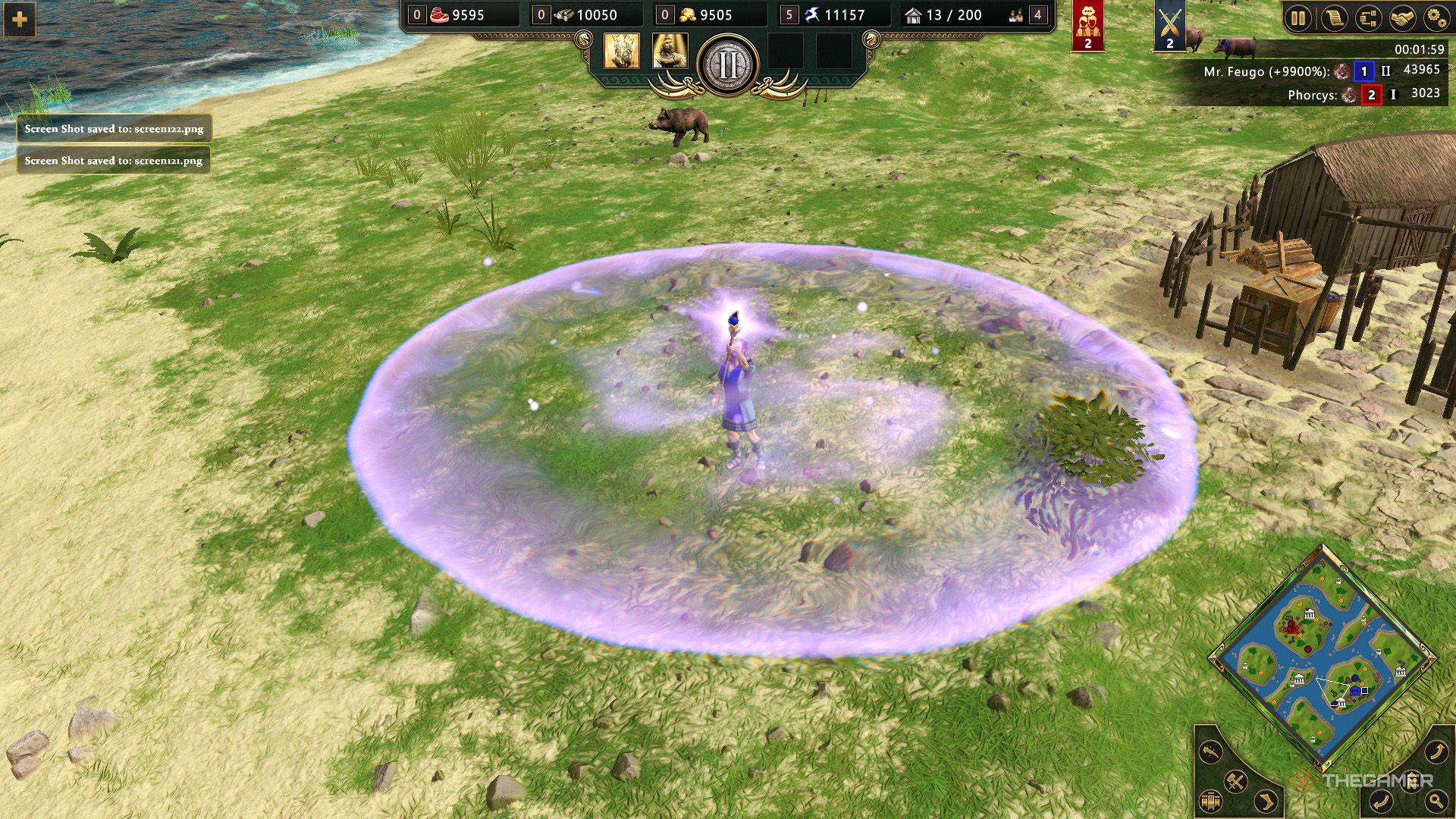The width and height of the screenshot is (1456, 819).
Task: Click the magnifying glass zoom icon
Action: (1436, 800)
